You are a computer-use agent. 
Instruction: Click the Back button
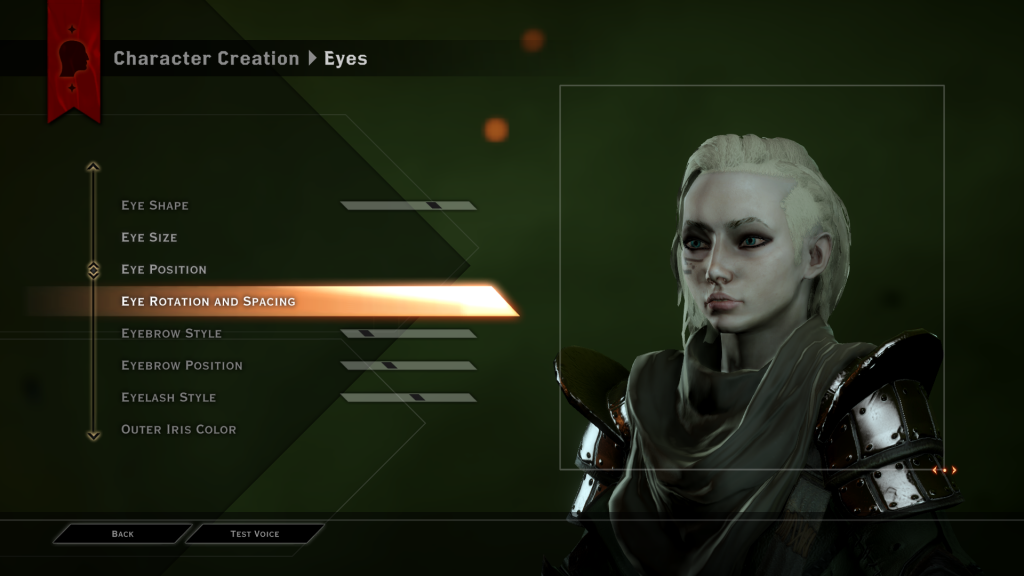122,534
